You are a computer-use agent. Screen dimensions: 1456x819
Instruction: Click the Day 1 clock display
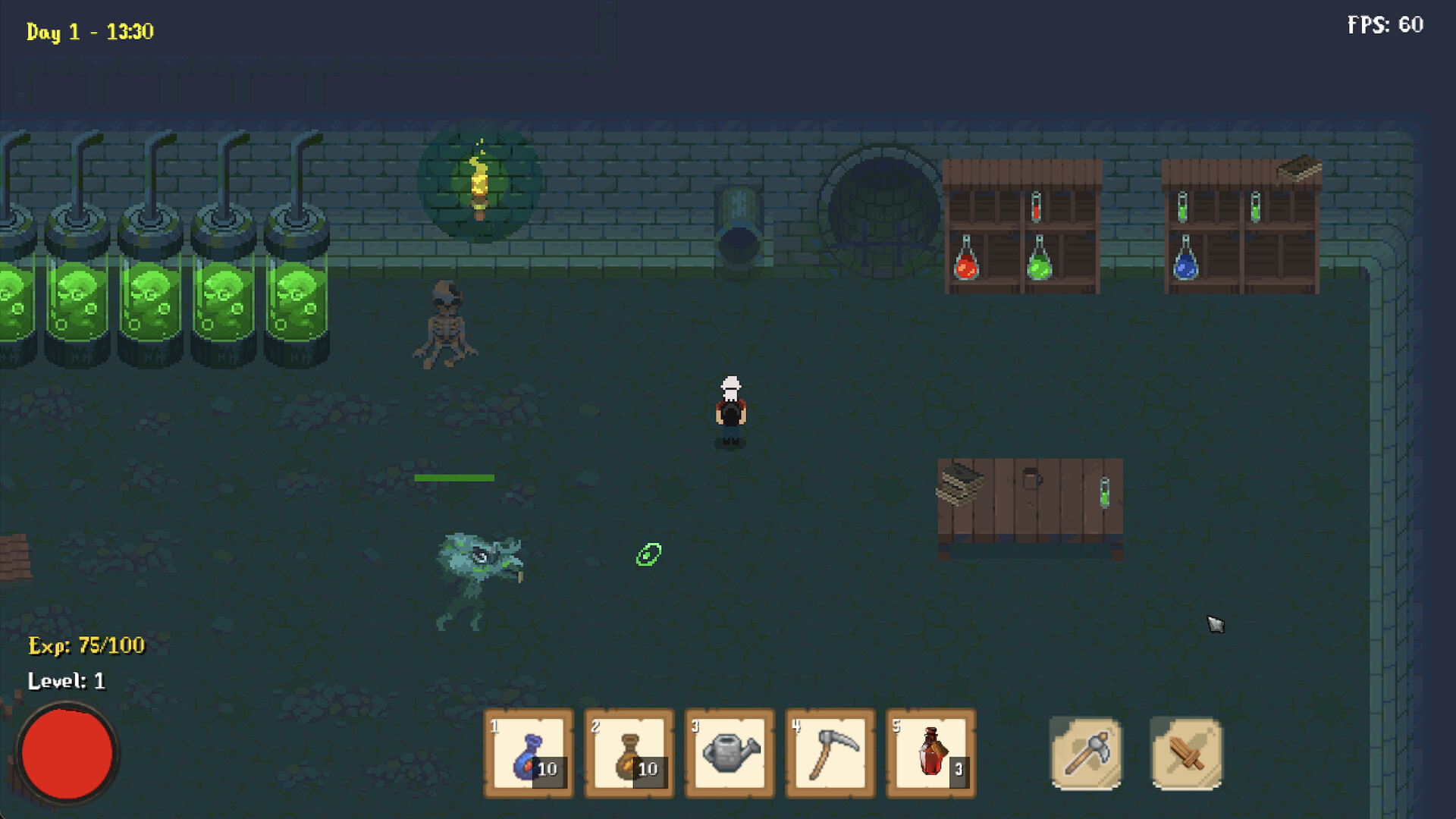(x=89, y=32)
